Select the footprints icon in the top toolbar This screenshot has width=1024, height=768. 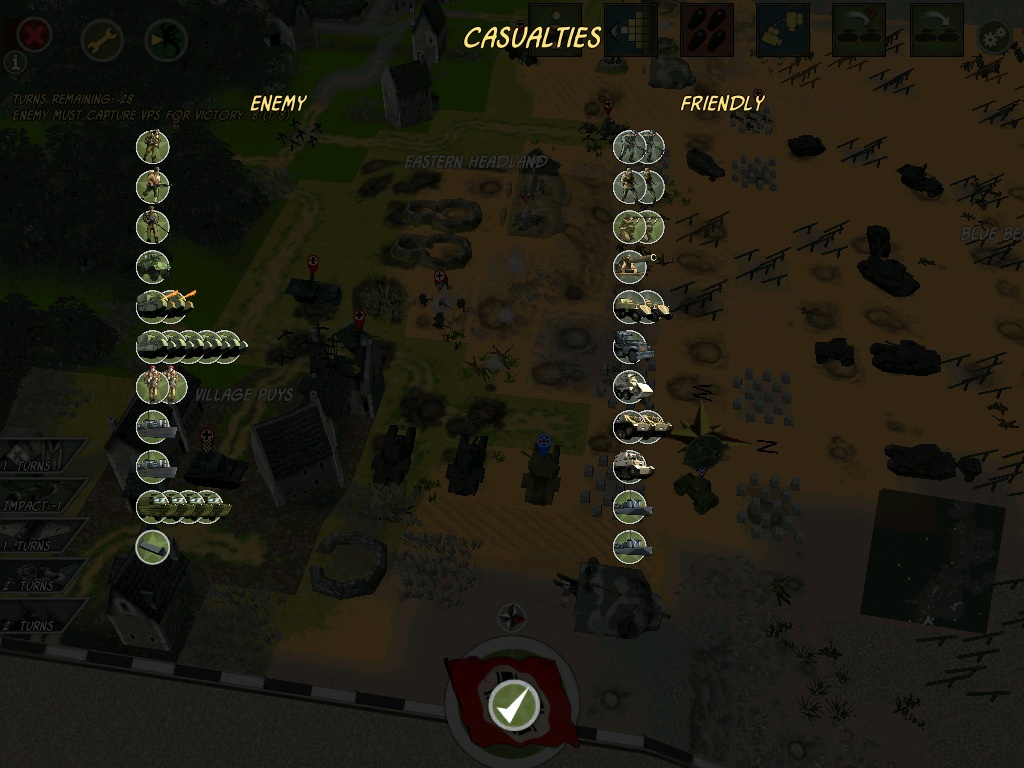(706, 30)
